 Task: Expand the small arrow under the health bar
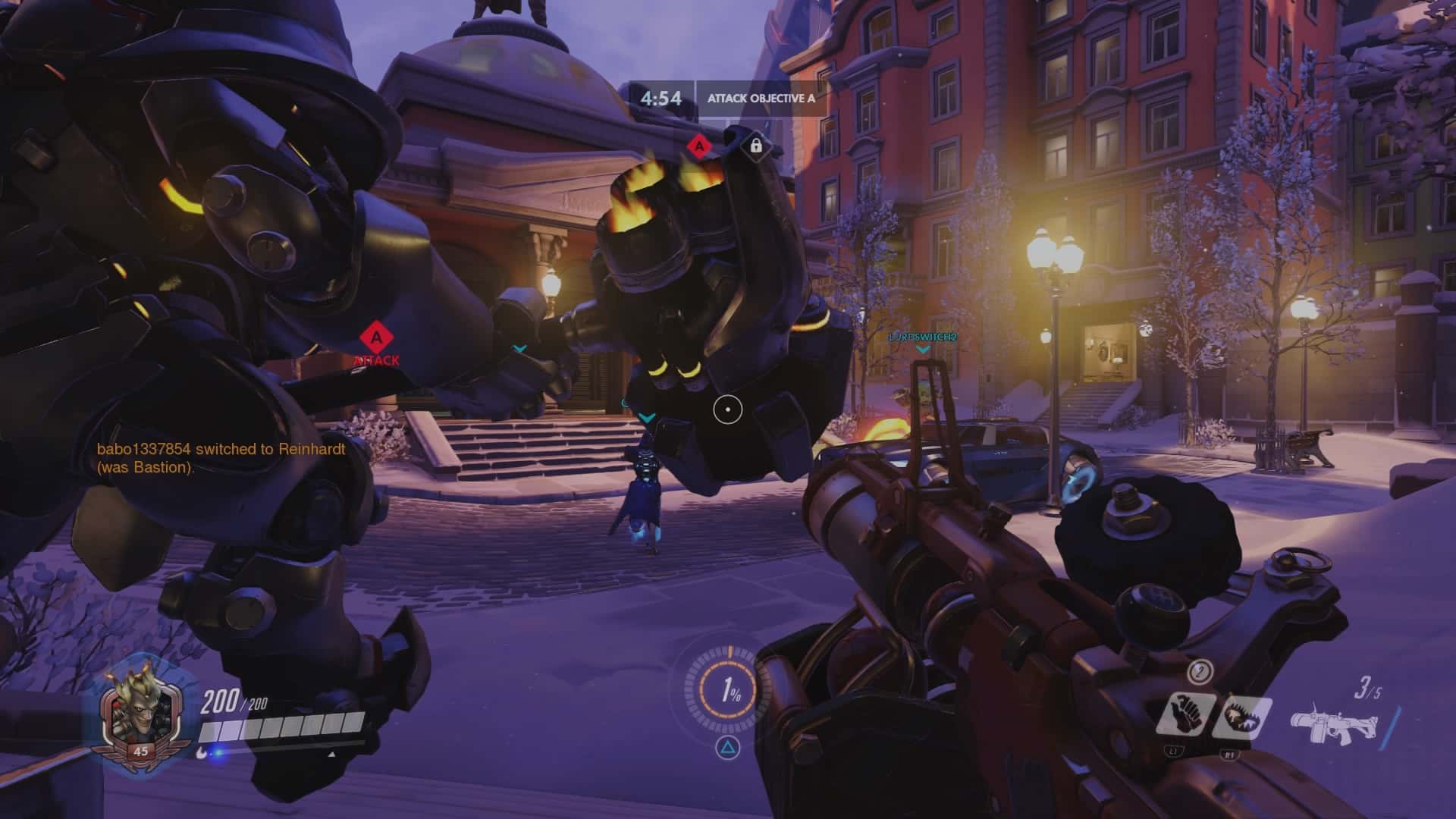[x=331, y=755]
